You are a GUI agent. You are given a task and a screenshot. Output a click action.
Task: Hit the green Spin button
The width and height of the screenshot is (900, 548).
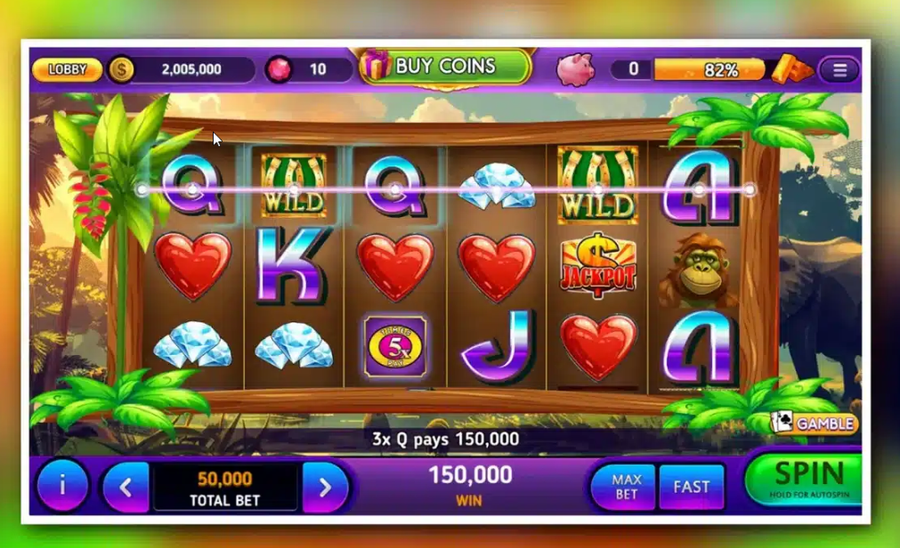tap(808, 479)
